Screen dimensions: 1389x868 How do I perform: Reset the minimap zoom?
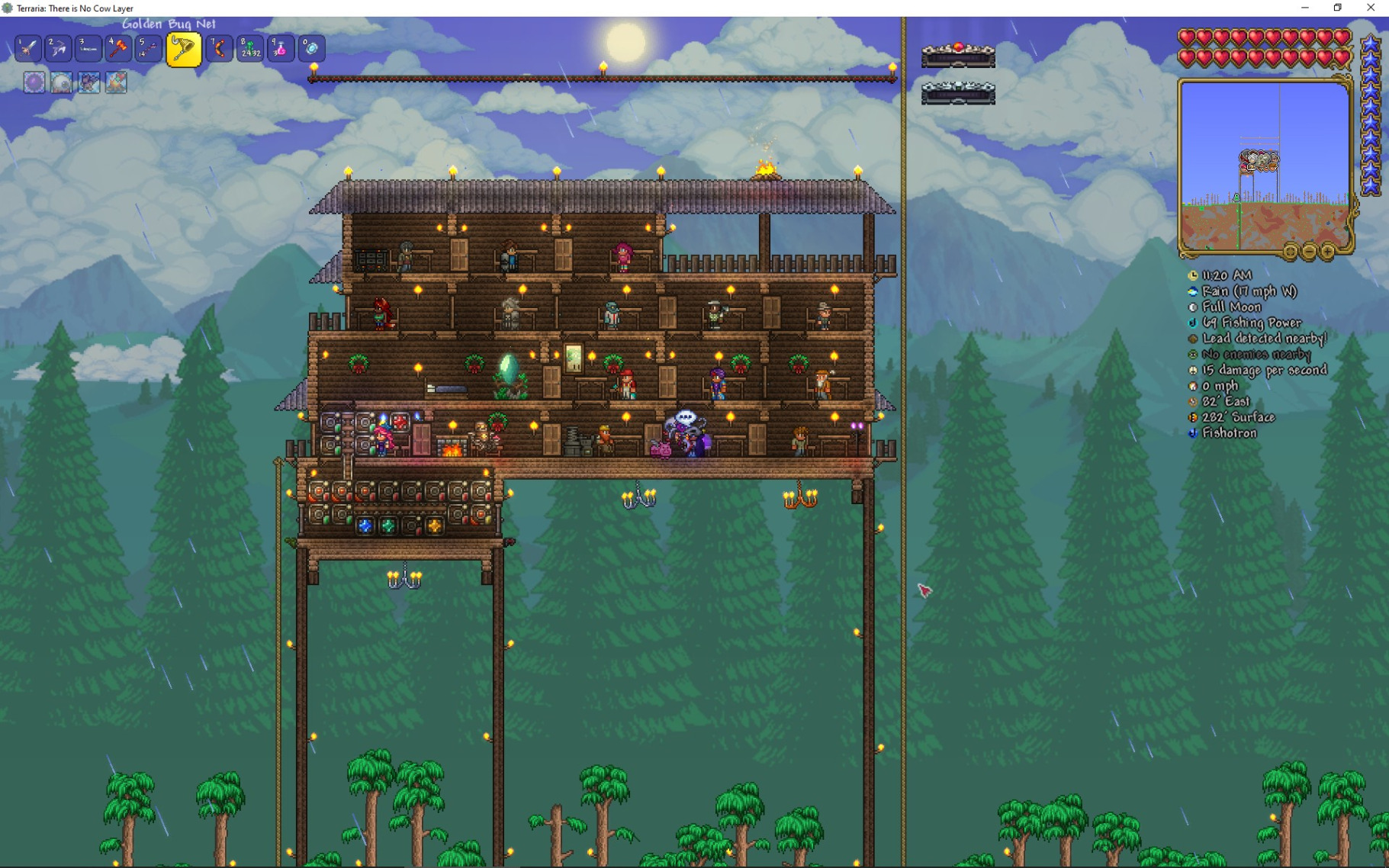[1290, 251]
